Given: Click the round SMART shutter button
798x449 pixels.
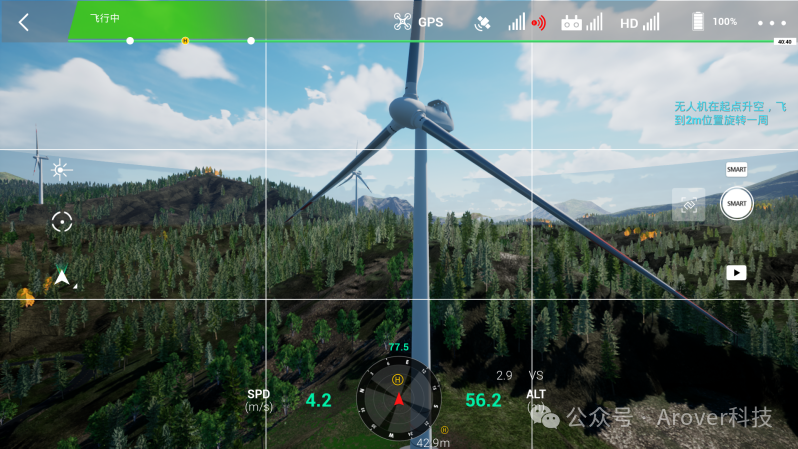Looking at the screenshot, I should (x=736, y=203).
